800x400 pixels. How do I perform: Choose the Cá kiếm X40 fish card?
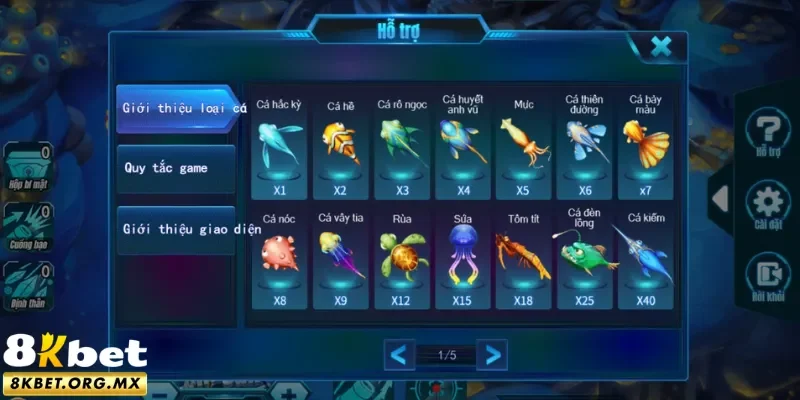click(647, 258)
